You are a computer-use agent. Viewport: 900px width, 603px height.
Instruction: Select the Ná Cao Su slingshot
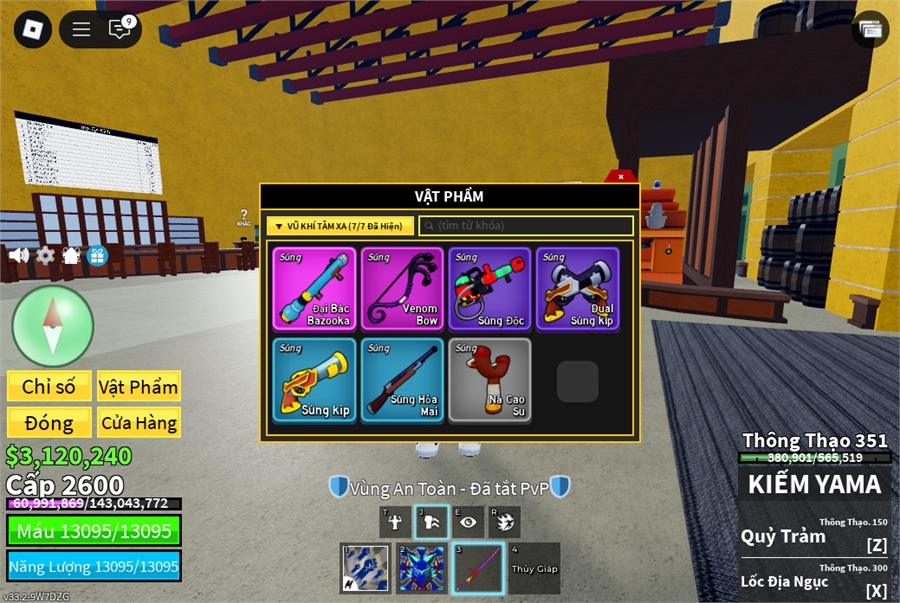click(x=490, y=380)
